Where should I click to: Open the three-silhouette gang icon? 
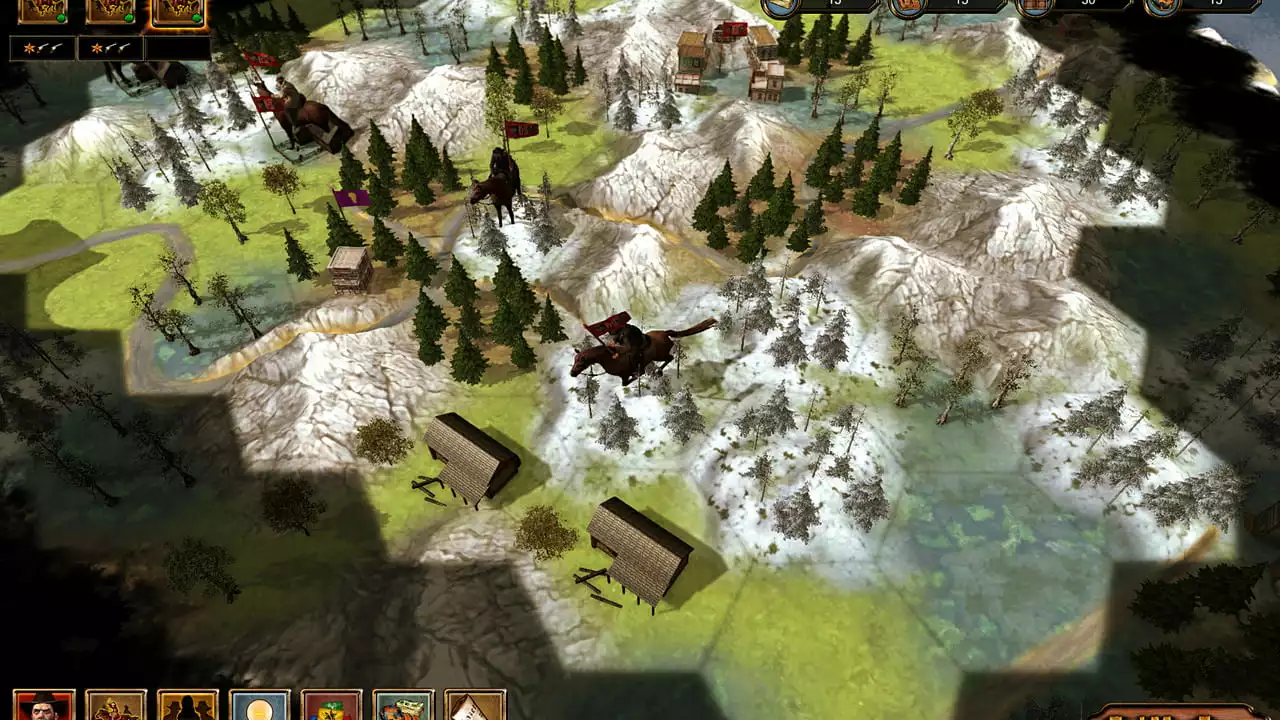188,705
